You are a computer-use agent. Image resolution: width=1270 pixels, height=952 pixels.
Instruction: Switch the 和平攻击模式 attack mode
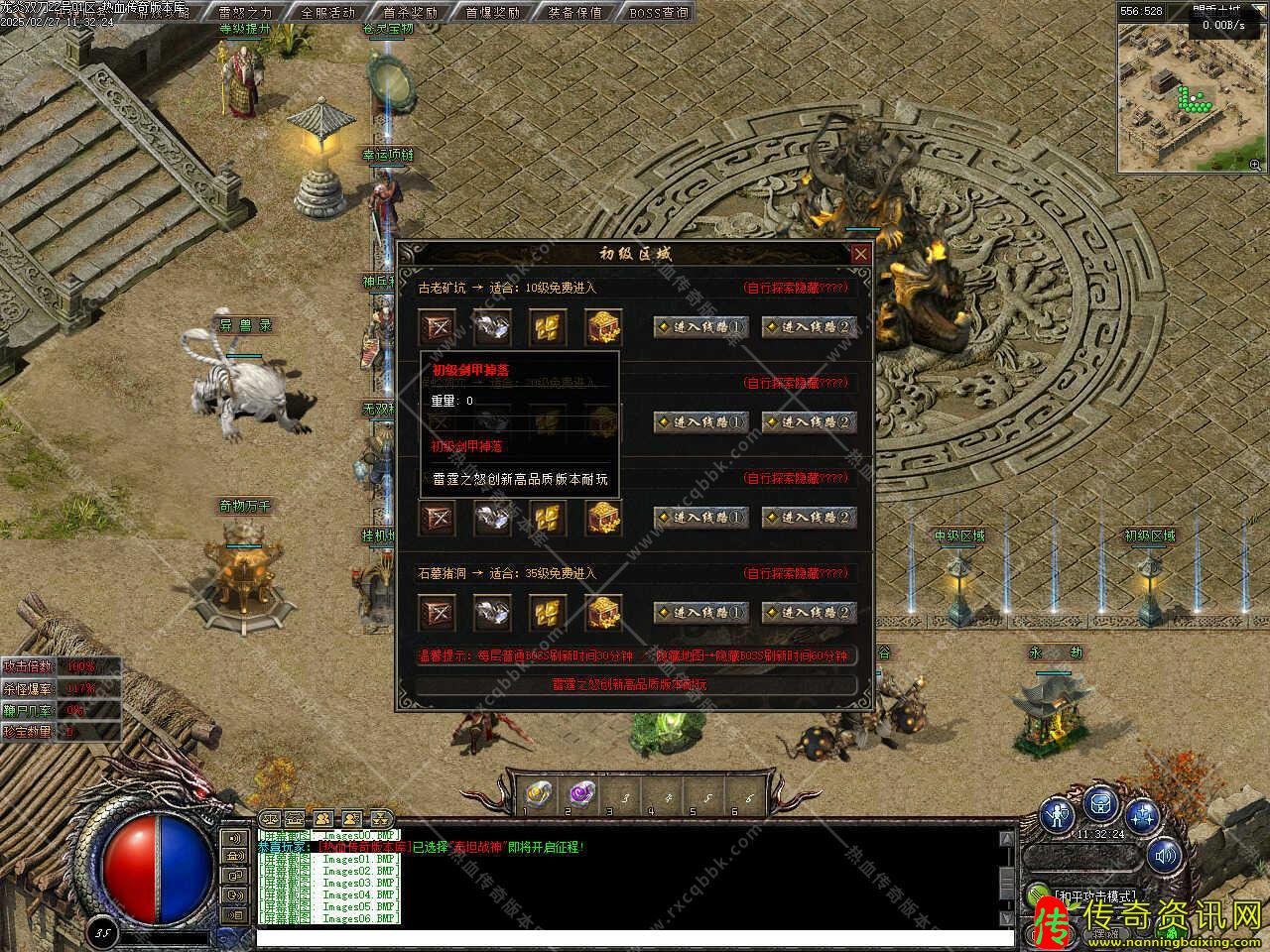(1092, 896)
